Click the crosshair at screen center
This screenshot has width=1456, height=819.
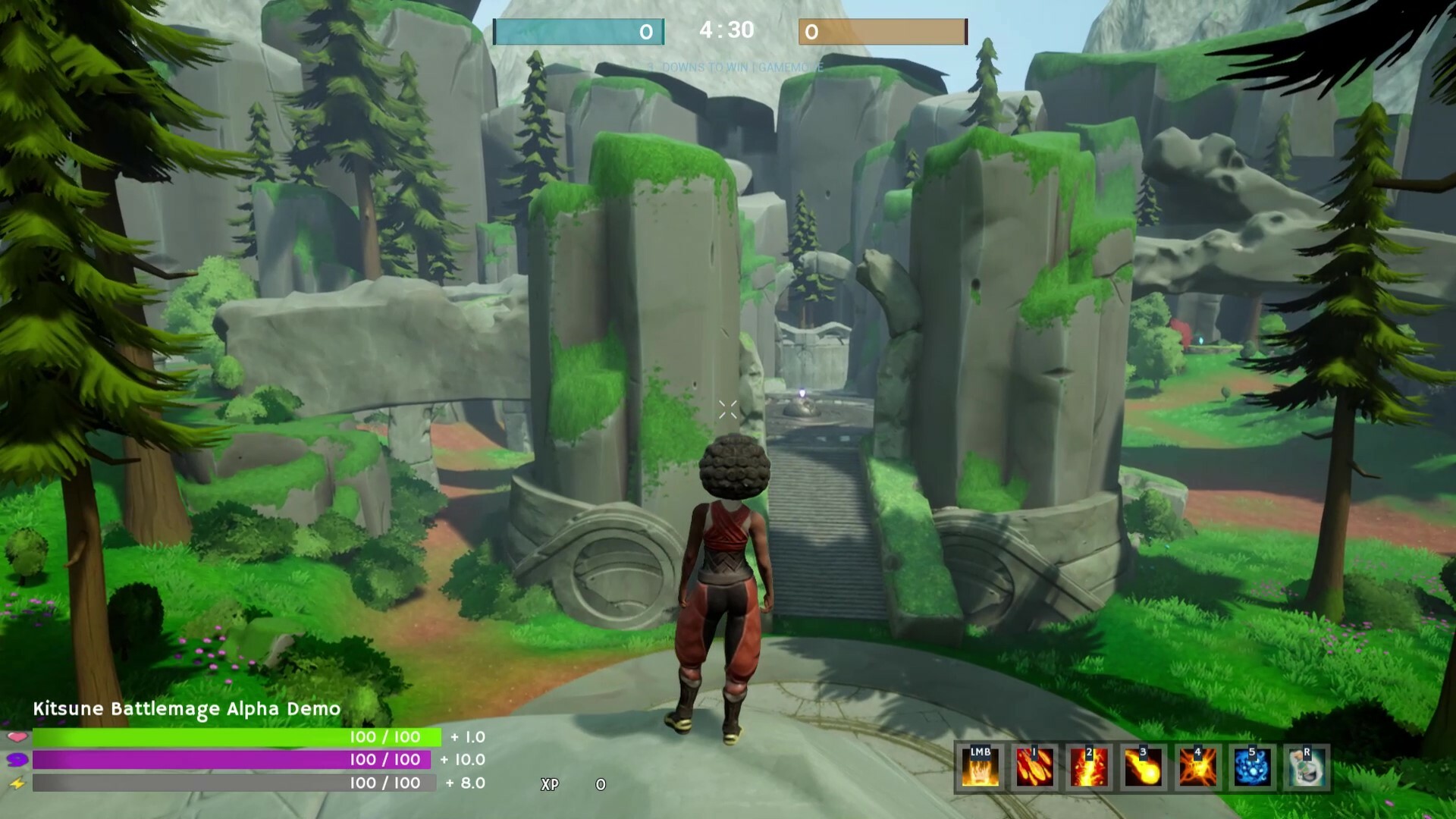click(x=727, y=409)
